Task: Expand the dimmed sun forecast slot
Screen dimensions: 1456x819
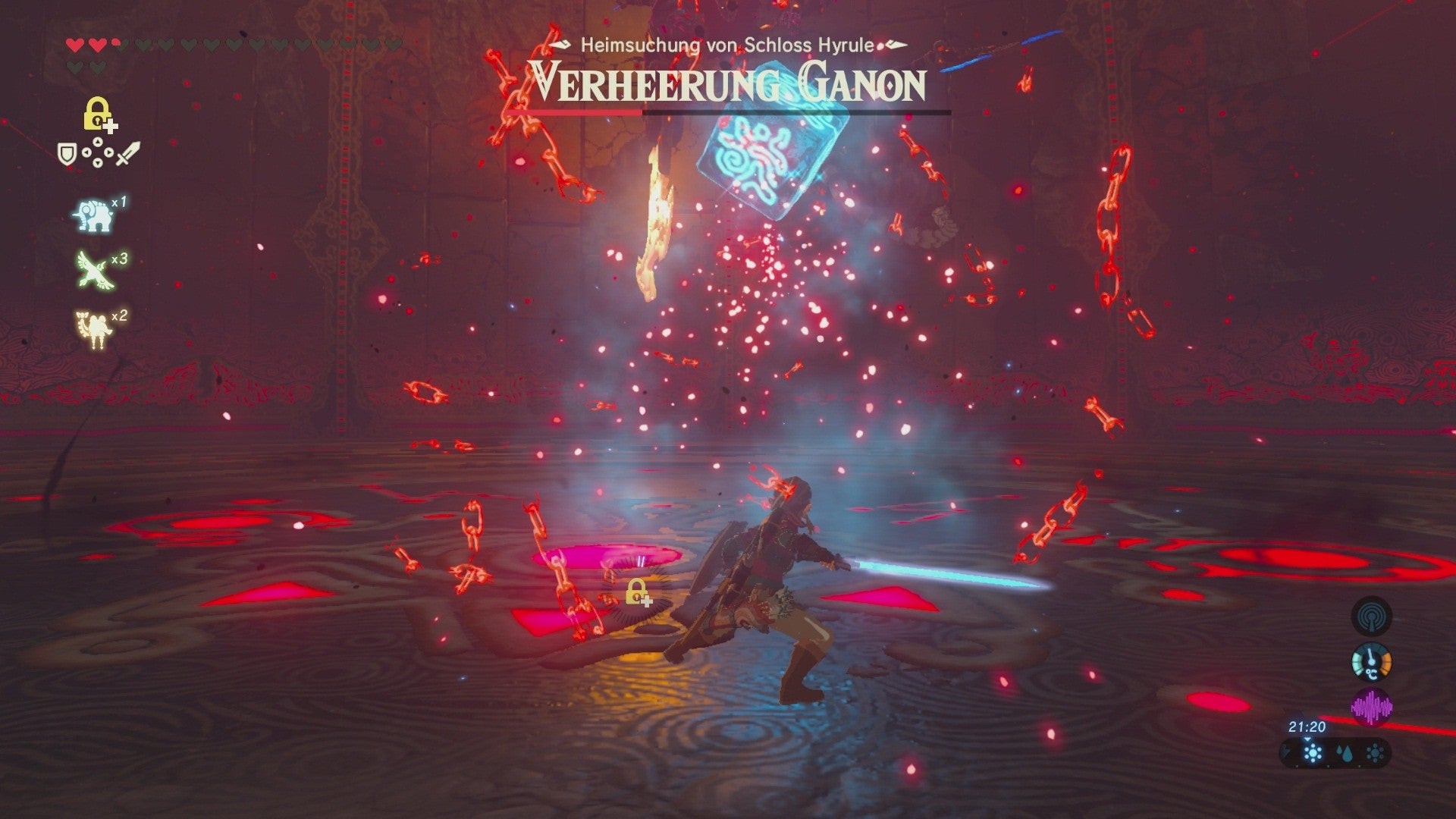Action: (x=1375, y=752)
